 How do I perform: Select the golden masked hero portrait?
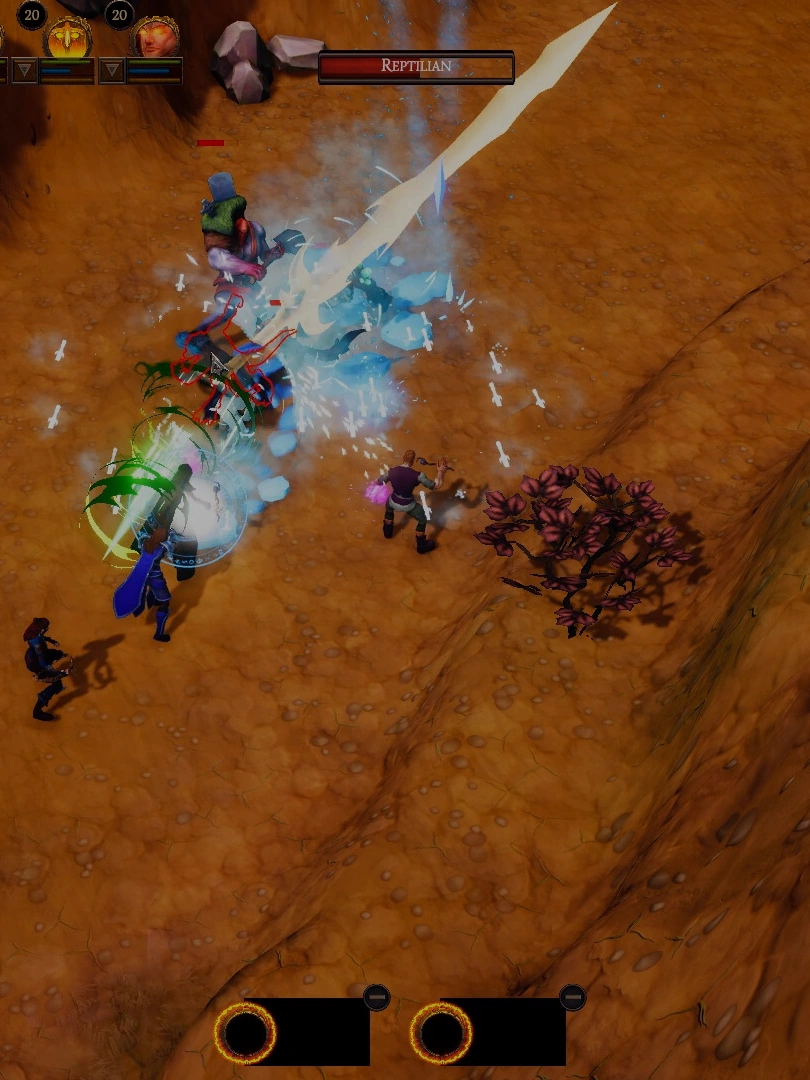68,38
